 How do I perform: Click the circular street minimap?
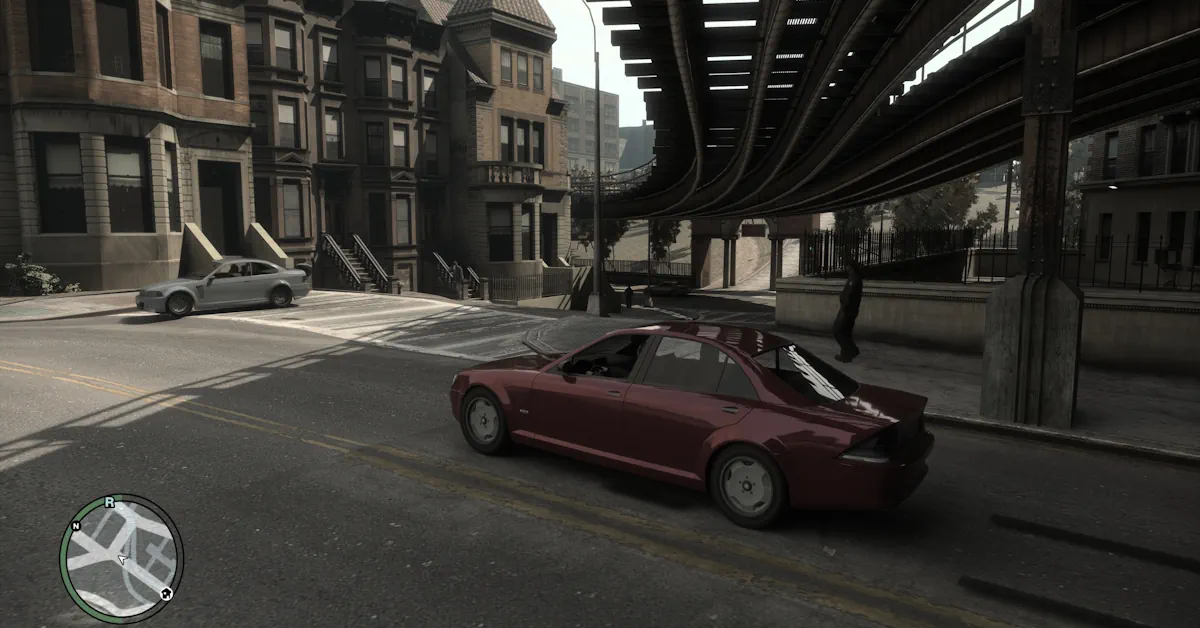tap(121, 557)
